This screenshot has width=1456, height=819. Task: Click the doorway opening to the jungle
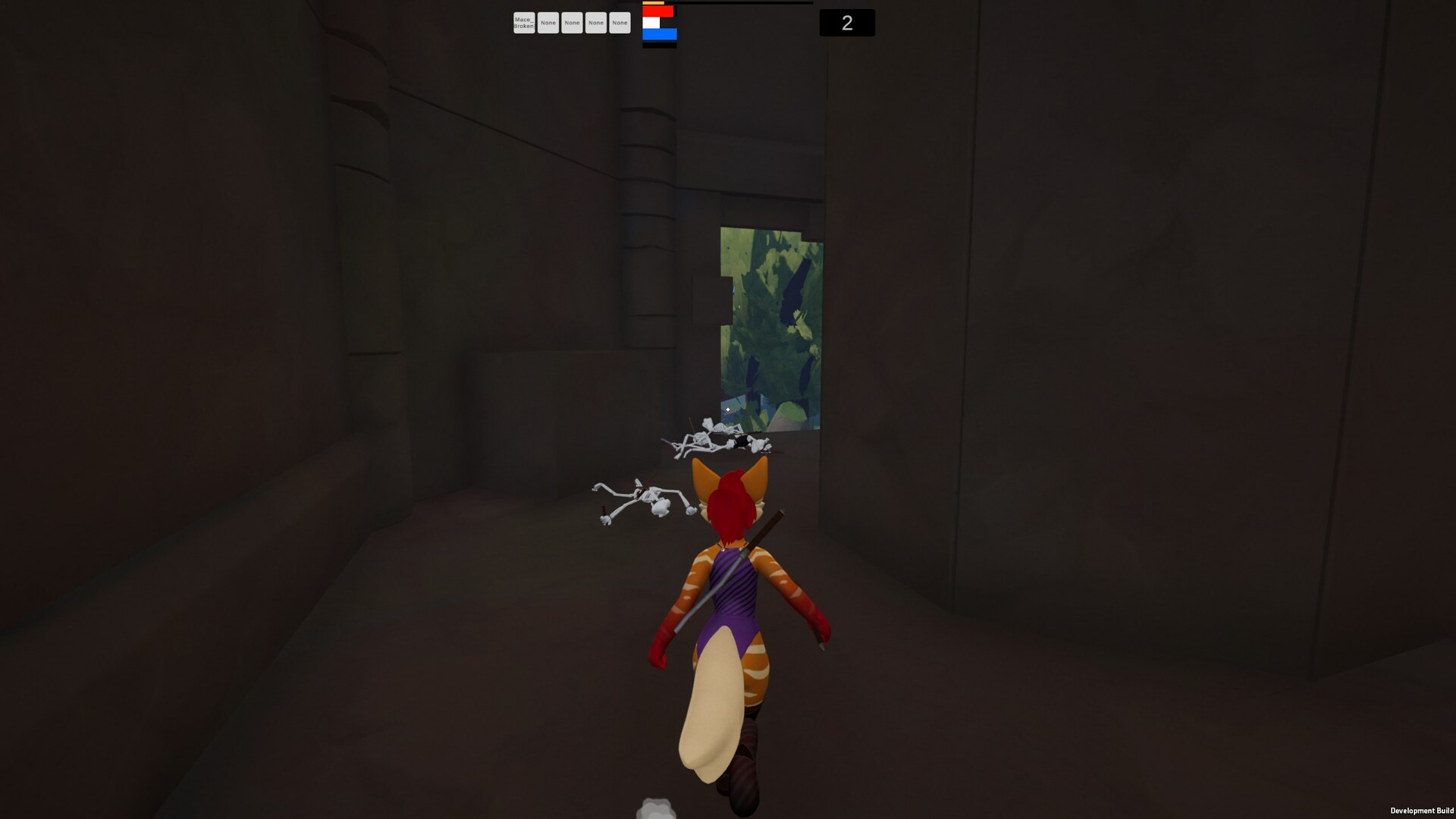point(770,326)
